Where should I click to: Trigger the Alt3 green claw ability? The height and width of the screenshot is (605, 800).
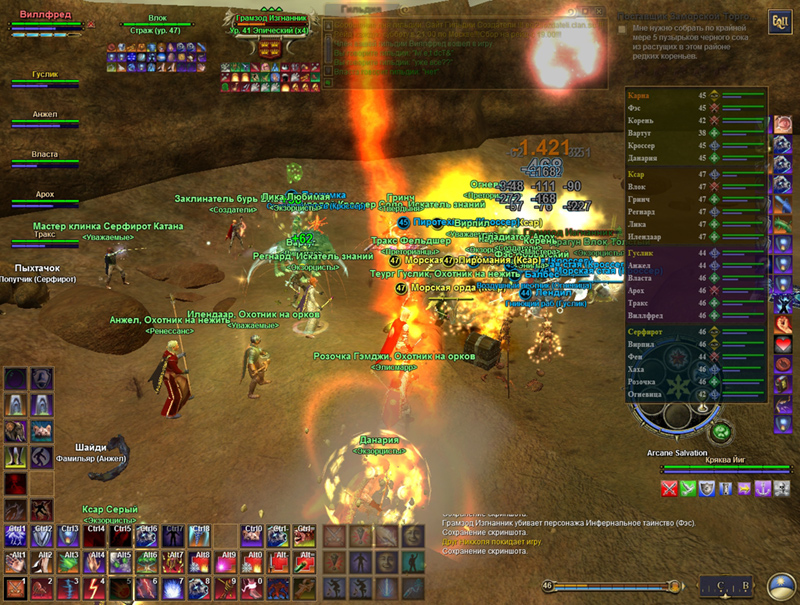tap(68, 560)
